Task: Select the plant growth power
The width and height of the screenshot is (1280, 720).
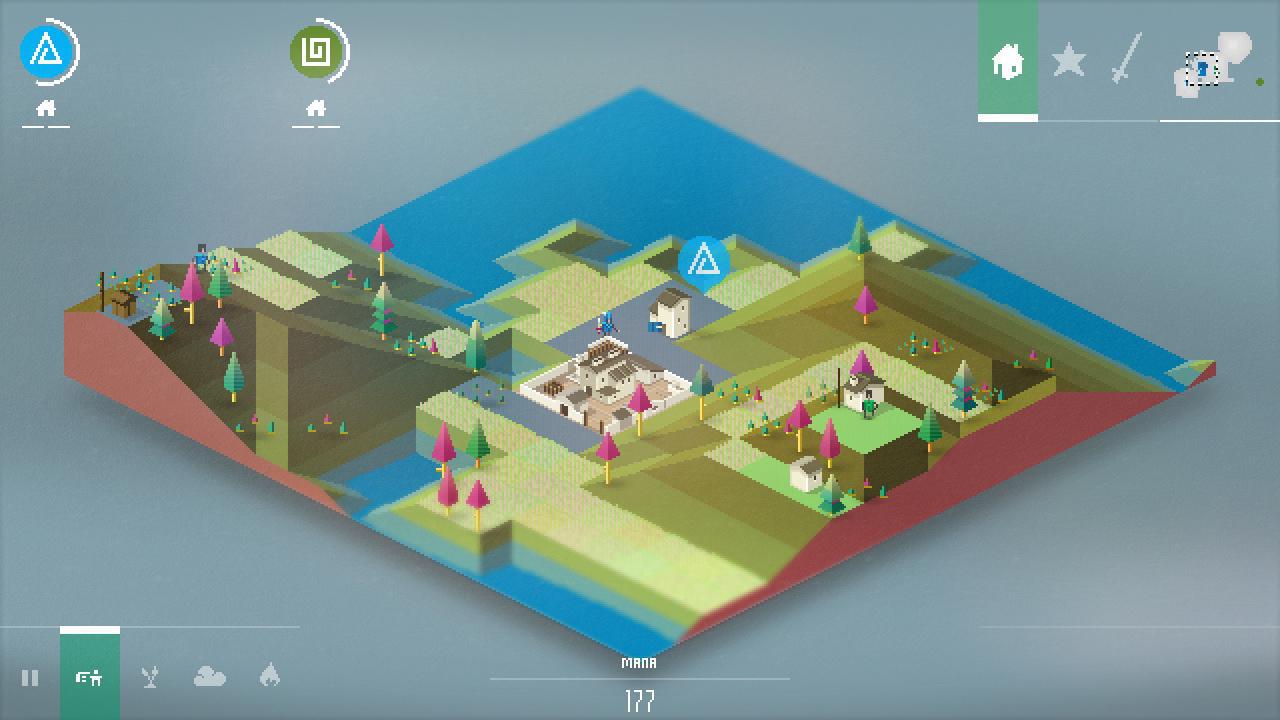Action: tap(148, 678)
